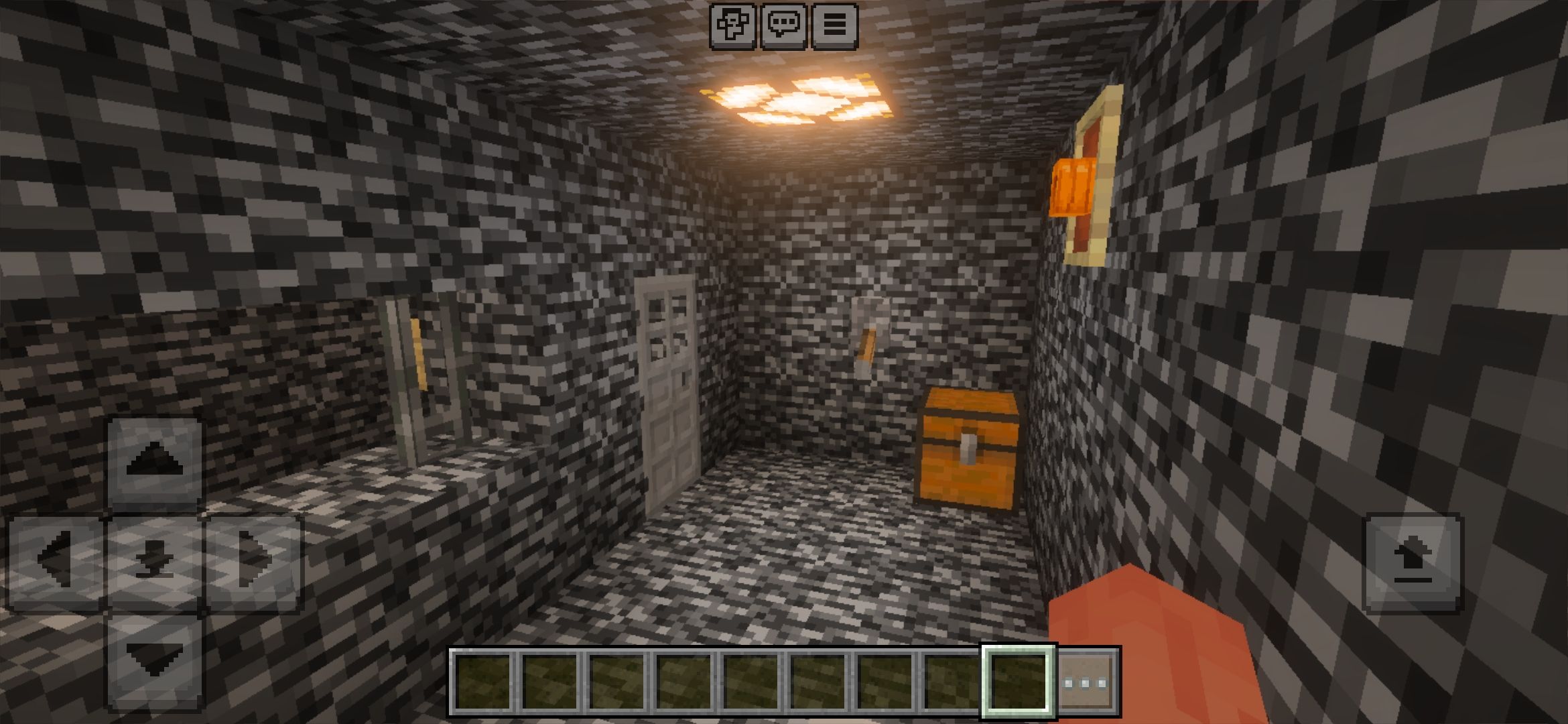Screen dimensions: 1568x724
Task: Open the pause menu hamburger button
Action: tap(834, 26)
